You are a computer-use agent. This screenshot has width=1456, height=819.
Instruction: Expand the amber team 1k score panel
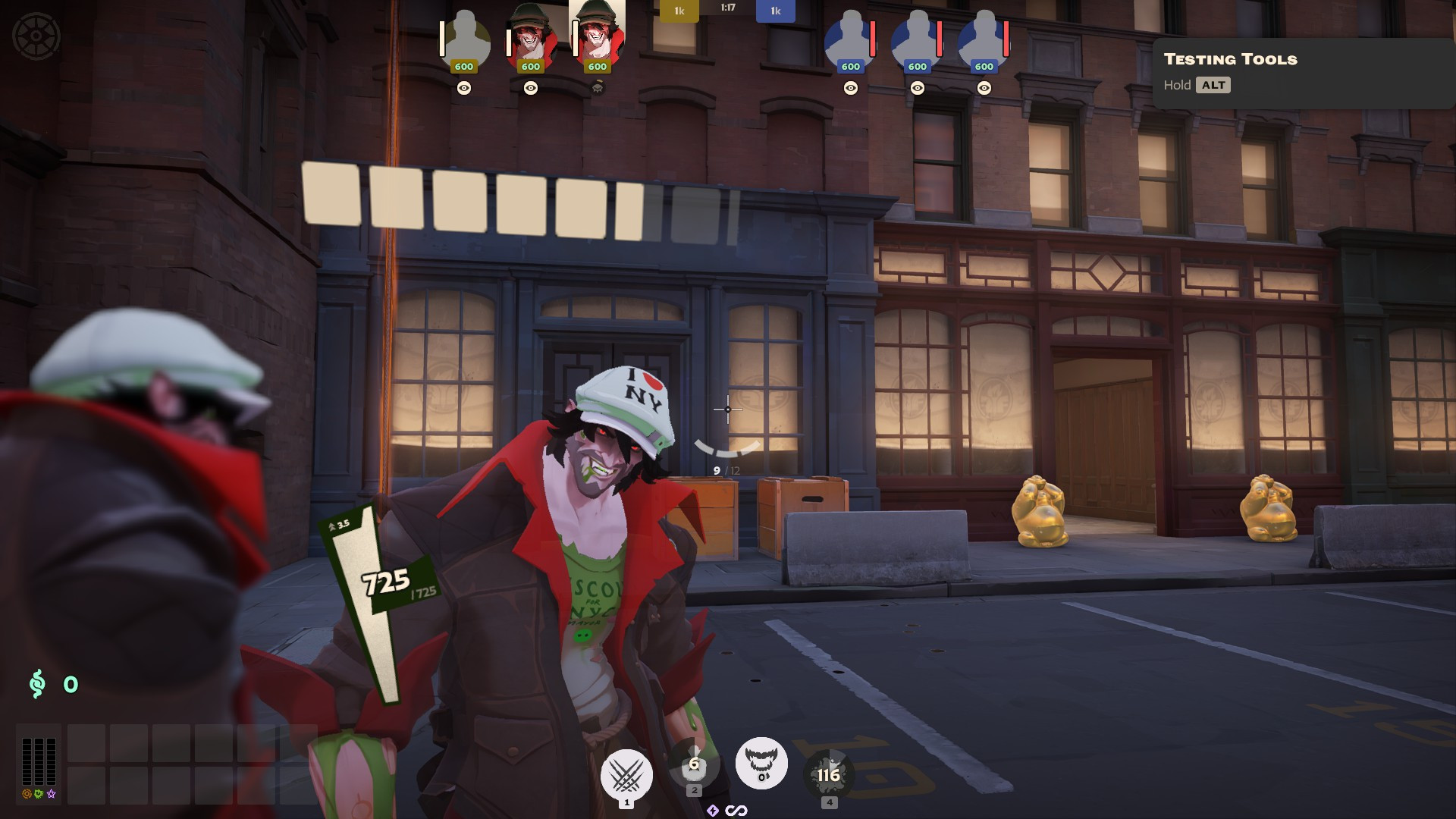[x=679, y=11]
